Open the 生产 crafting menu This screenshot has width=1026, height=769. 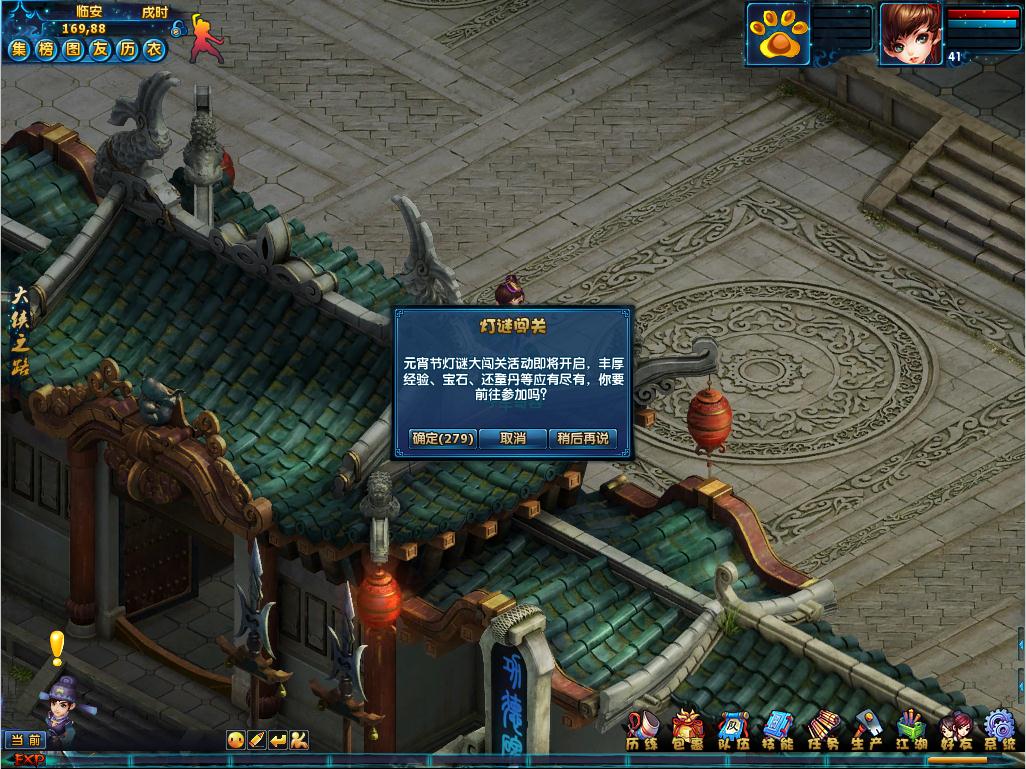pyautogui.click(x=866, y=731)
